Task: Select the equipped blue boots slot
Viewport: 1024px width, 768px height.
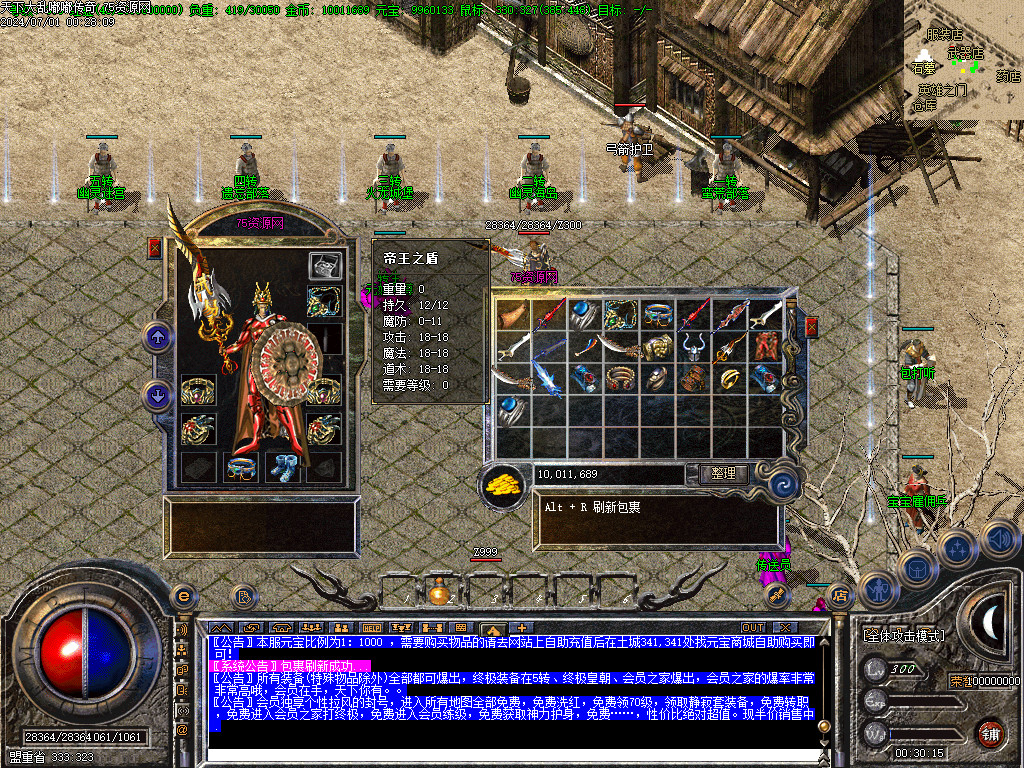Action: [283, 467]
